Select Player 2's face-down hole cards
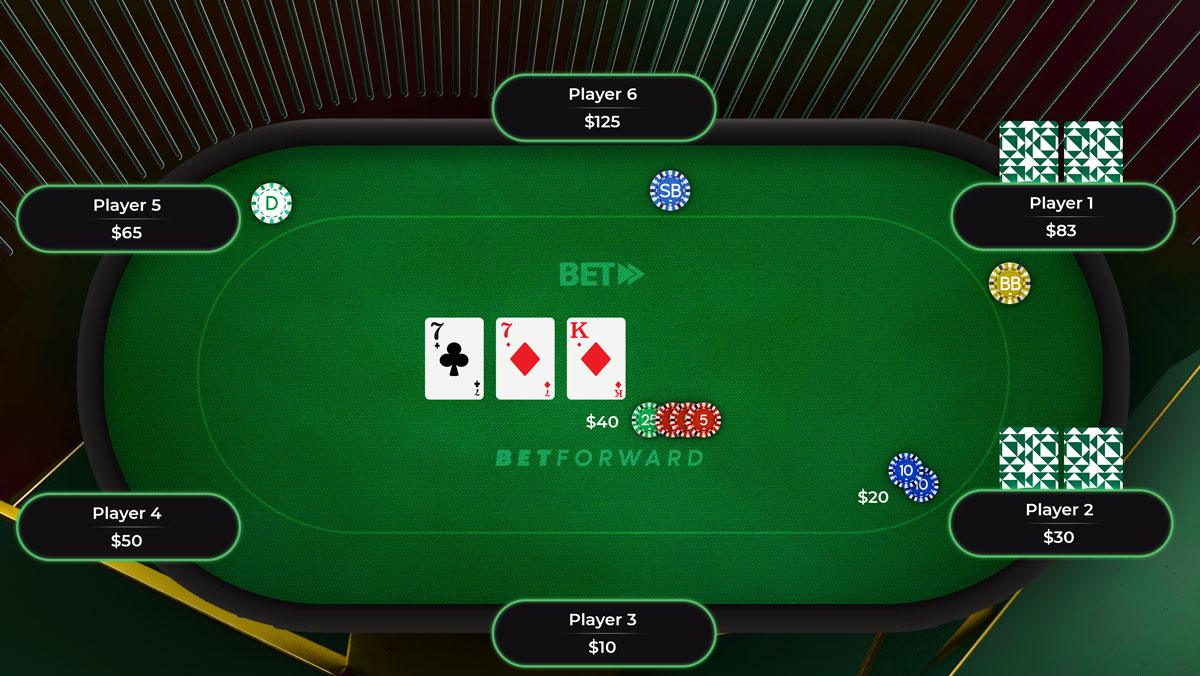This screenshot has width=1200, height=676. tap(1061, 458)
